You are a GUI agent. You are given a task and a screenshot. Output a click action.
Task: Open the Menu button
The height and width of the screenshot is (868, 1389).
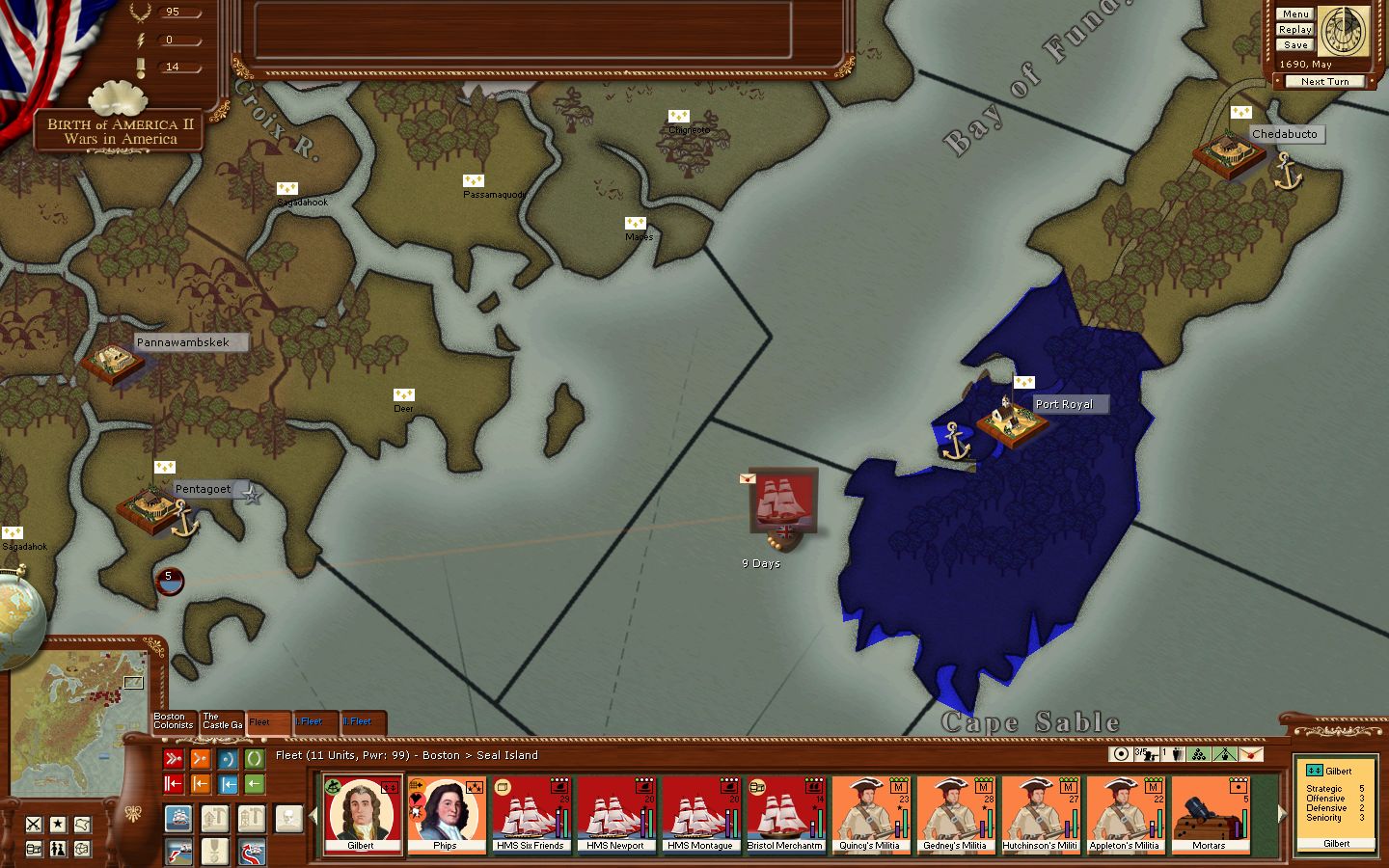(1294, 14)
